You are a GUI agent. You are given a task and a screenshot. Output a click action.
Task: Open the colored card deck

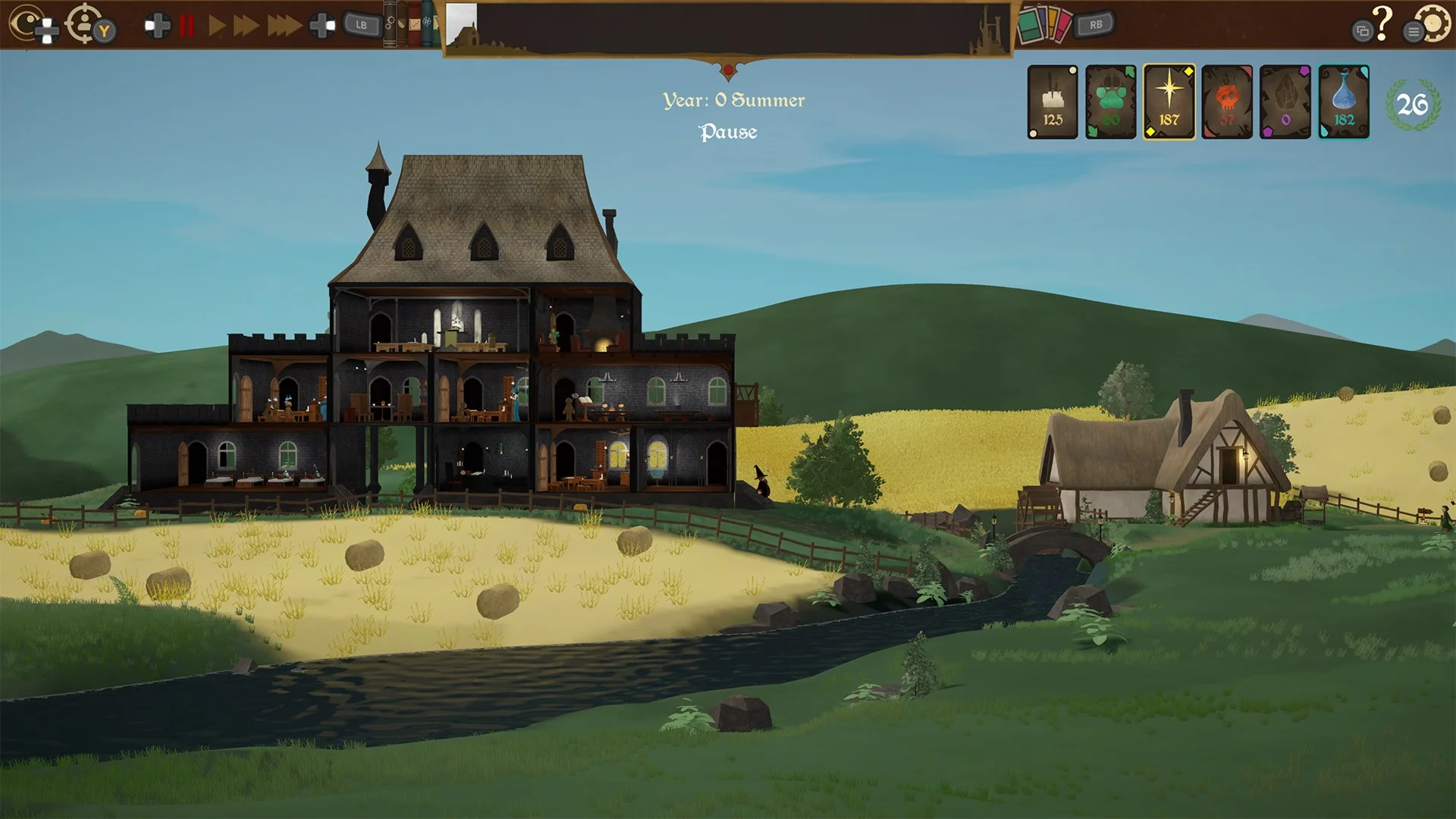tap(1044, 25)
